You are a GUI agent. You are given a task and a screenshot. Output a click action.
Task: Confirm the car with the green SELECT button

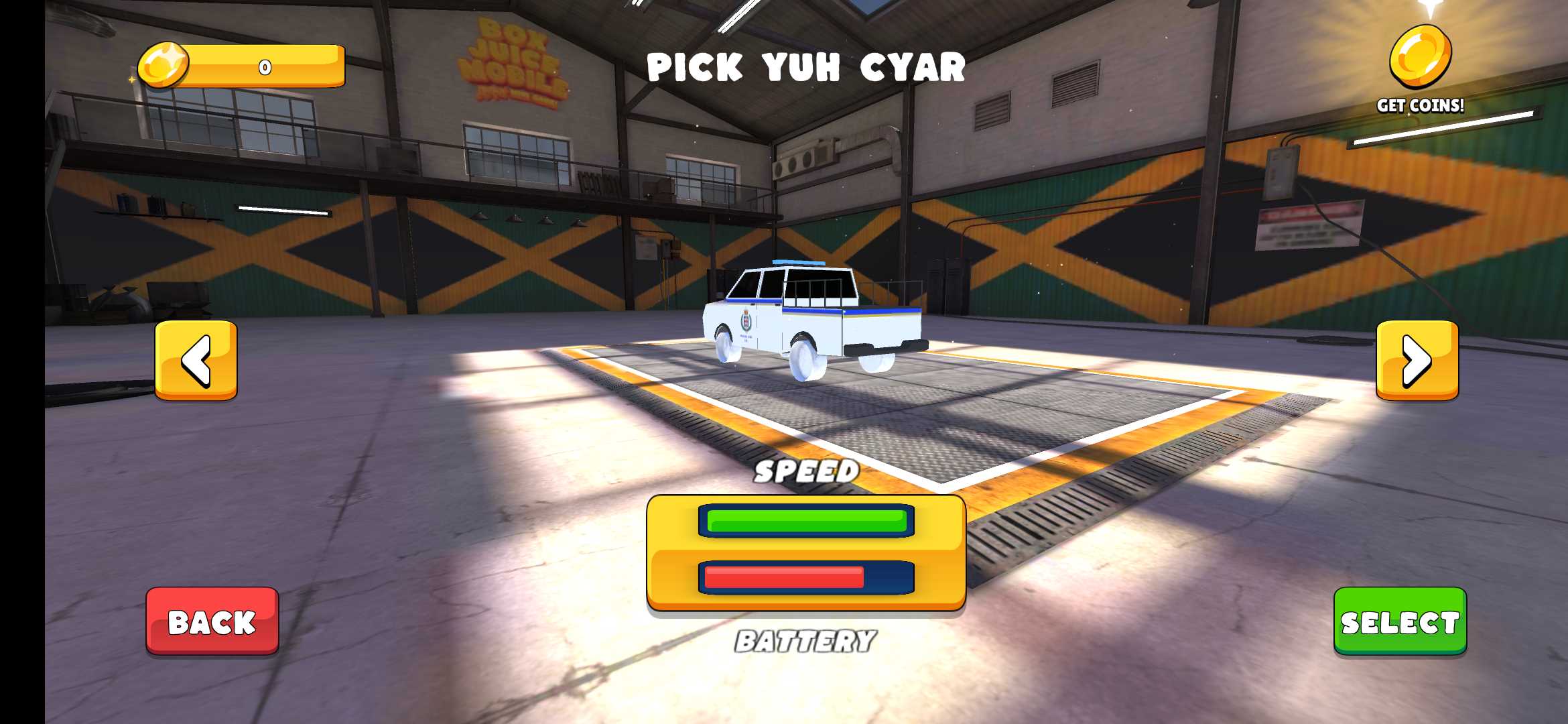click(x=1400, y=621)
